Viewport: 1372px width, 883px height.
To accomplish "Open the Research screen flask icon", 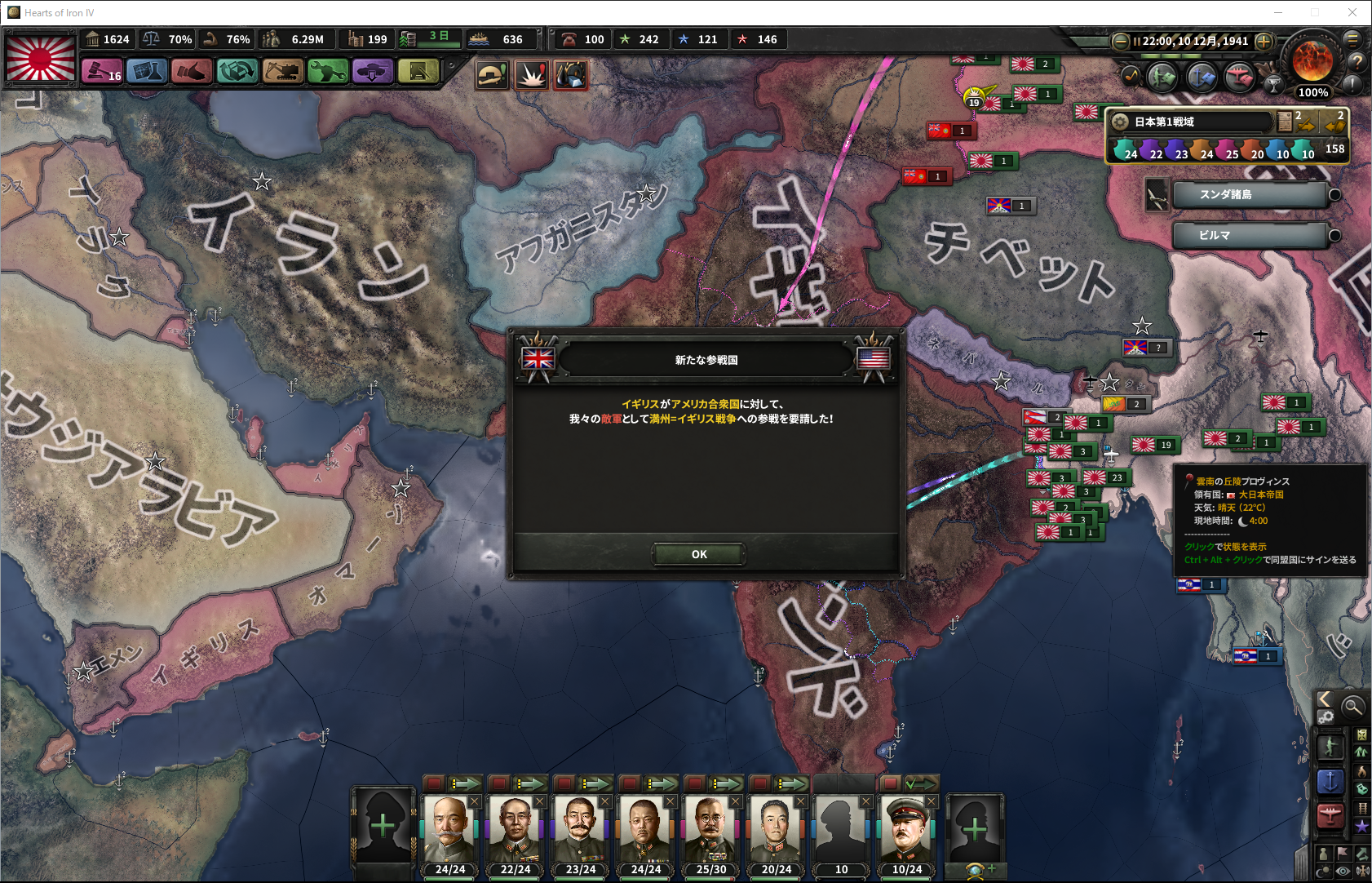I will [x=147, y=72].
